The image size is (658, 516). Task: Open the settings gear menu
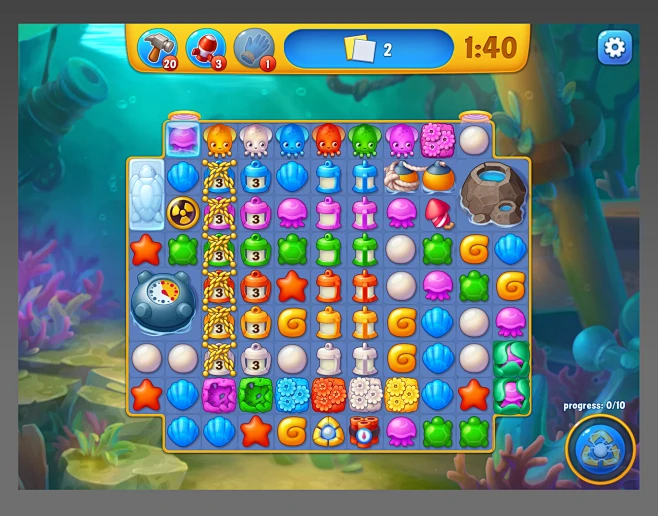click(614, 46)
